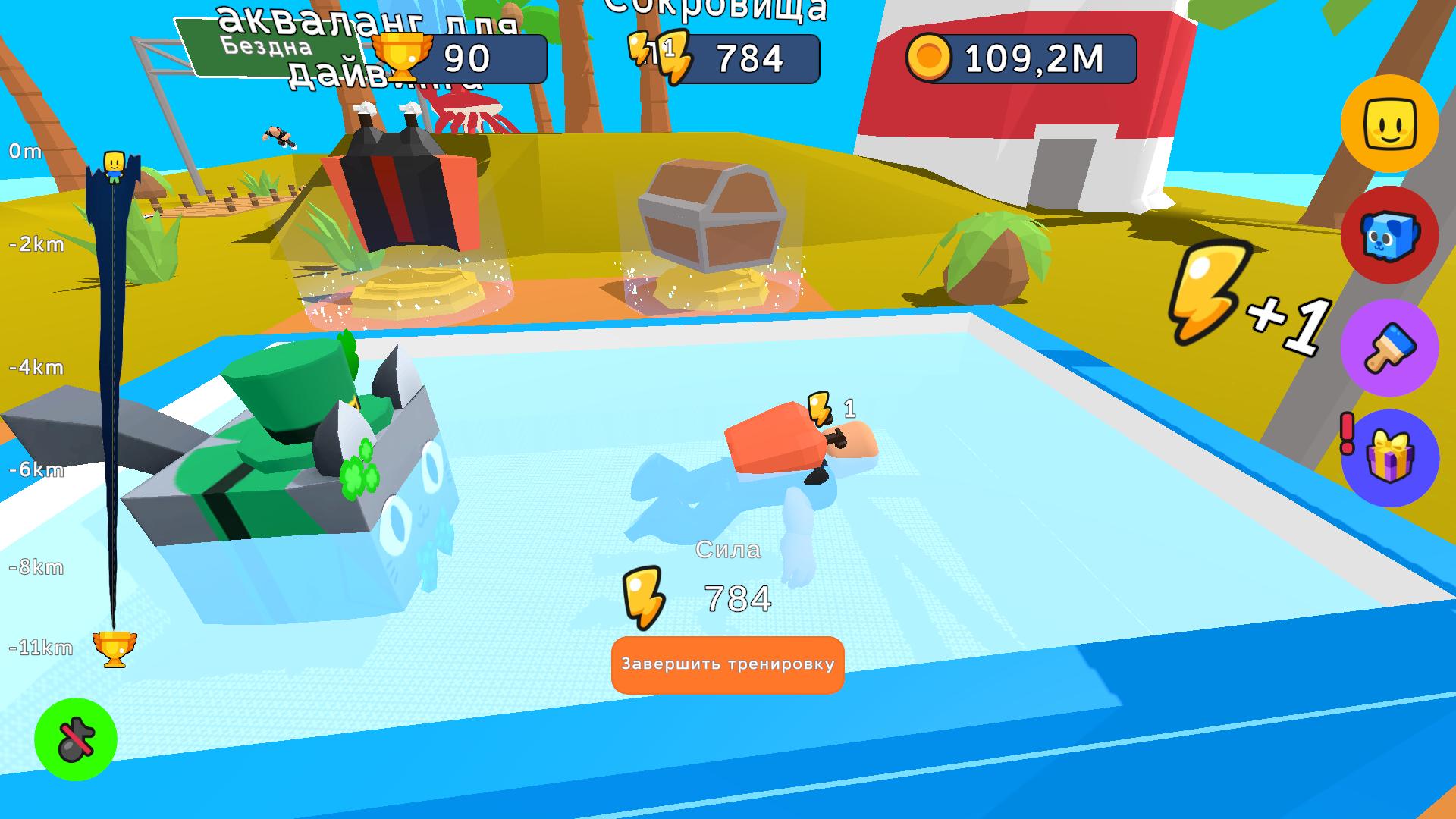This screenshot has width=1456, height=819.
Task: Click the coin icon beside 109,2M
Action: (930, 58)
